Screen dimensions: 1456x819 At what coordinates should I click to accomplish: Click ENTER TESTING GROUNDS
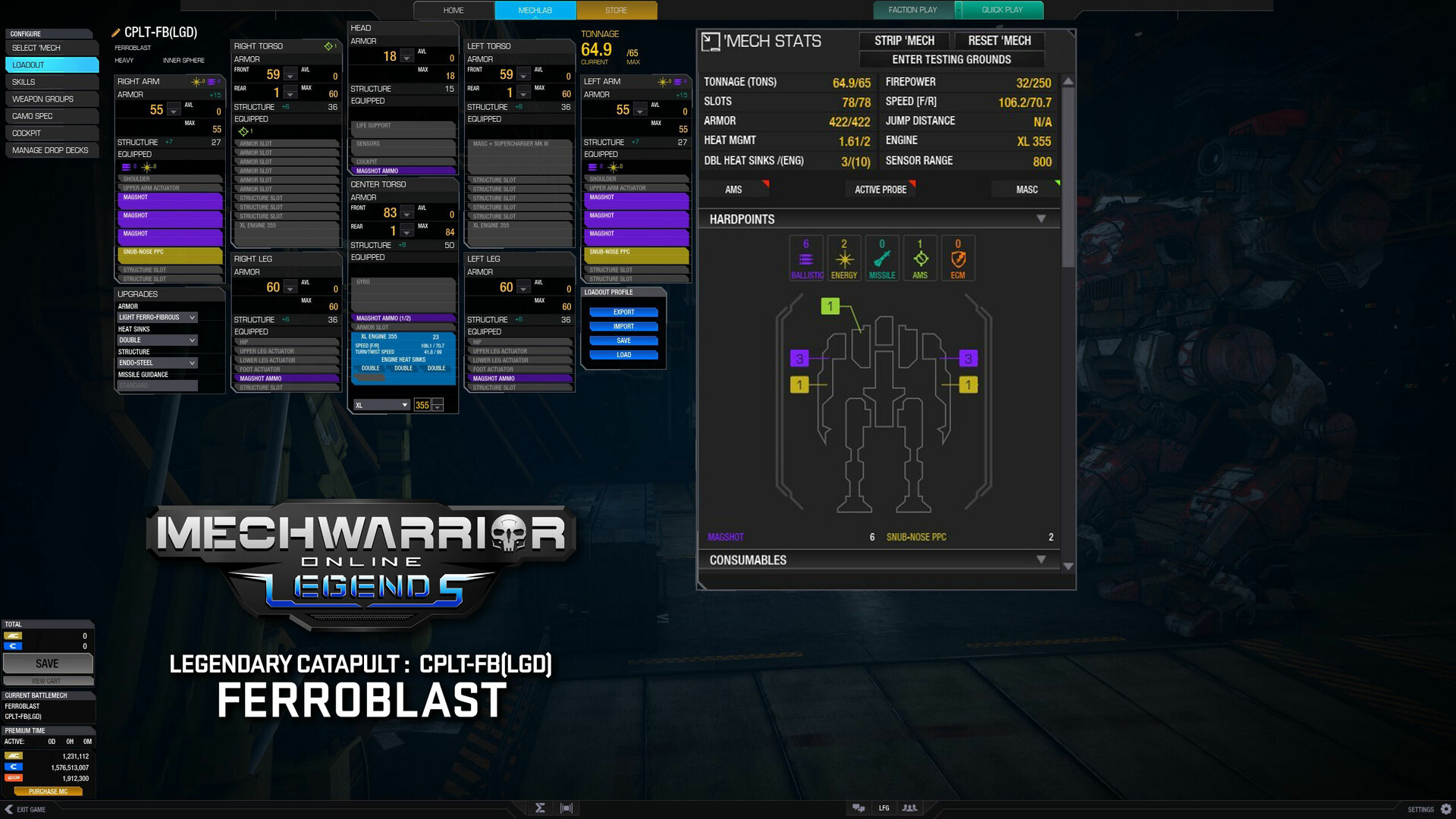click(952, 59)
